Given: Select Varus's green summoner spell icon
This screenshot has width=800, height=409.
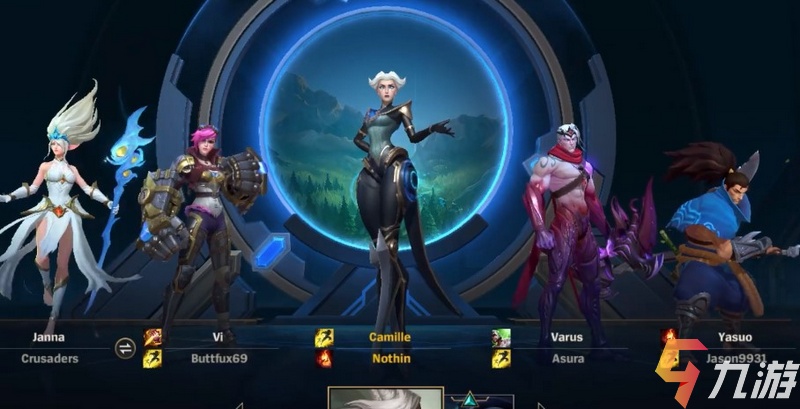Looking at the screenshot, I should pyautogui.click(x=501, y=338).
